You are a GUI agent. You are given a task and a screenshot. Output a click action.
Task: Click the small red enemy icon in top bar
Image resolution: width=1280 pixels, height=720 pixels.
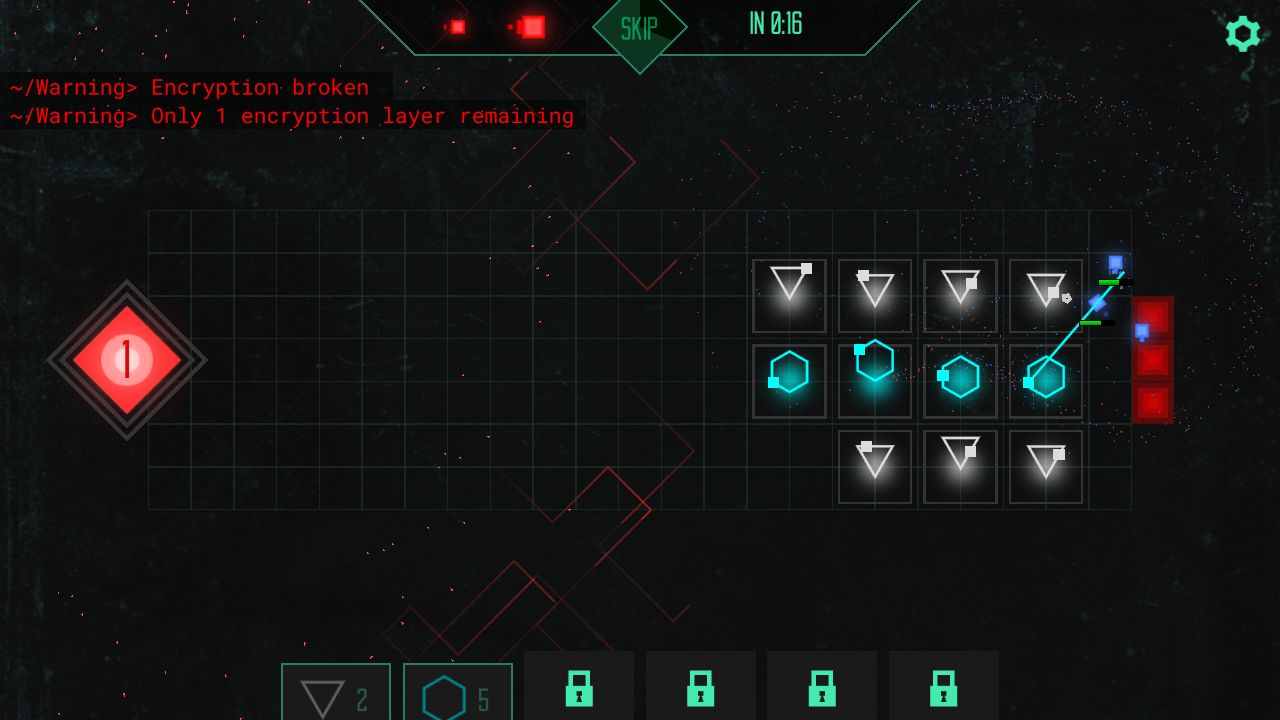(x=456, y=25)
